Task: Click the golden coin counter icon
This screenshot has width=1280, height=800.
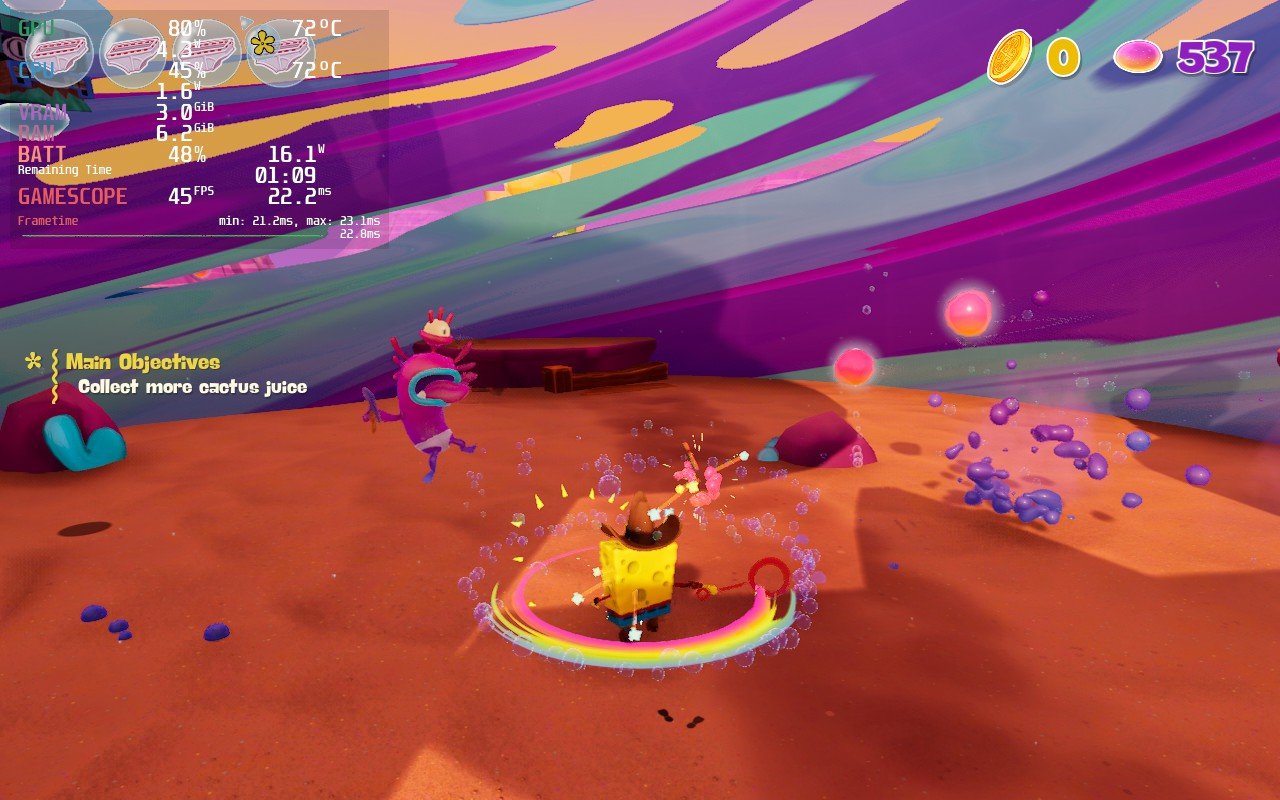Action: pyautogui.click(x=1012, y=57)
